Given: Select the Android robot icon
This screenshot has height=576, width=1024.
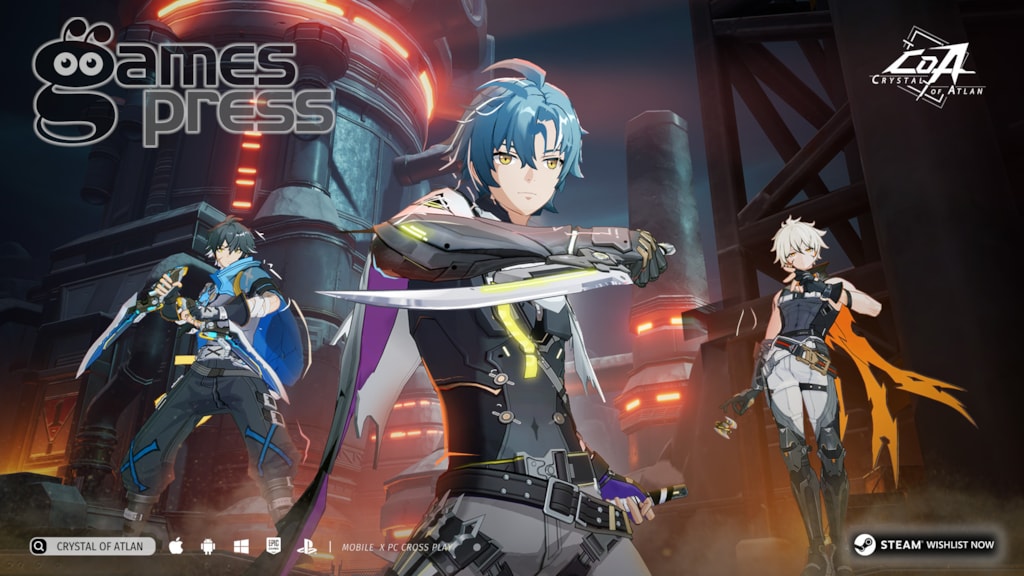Looking at the screenshot, I should 208,546.
